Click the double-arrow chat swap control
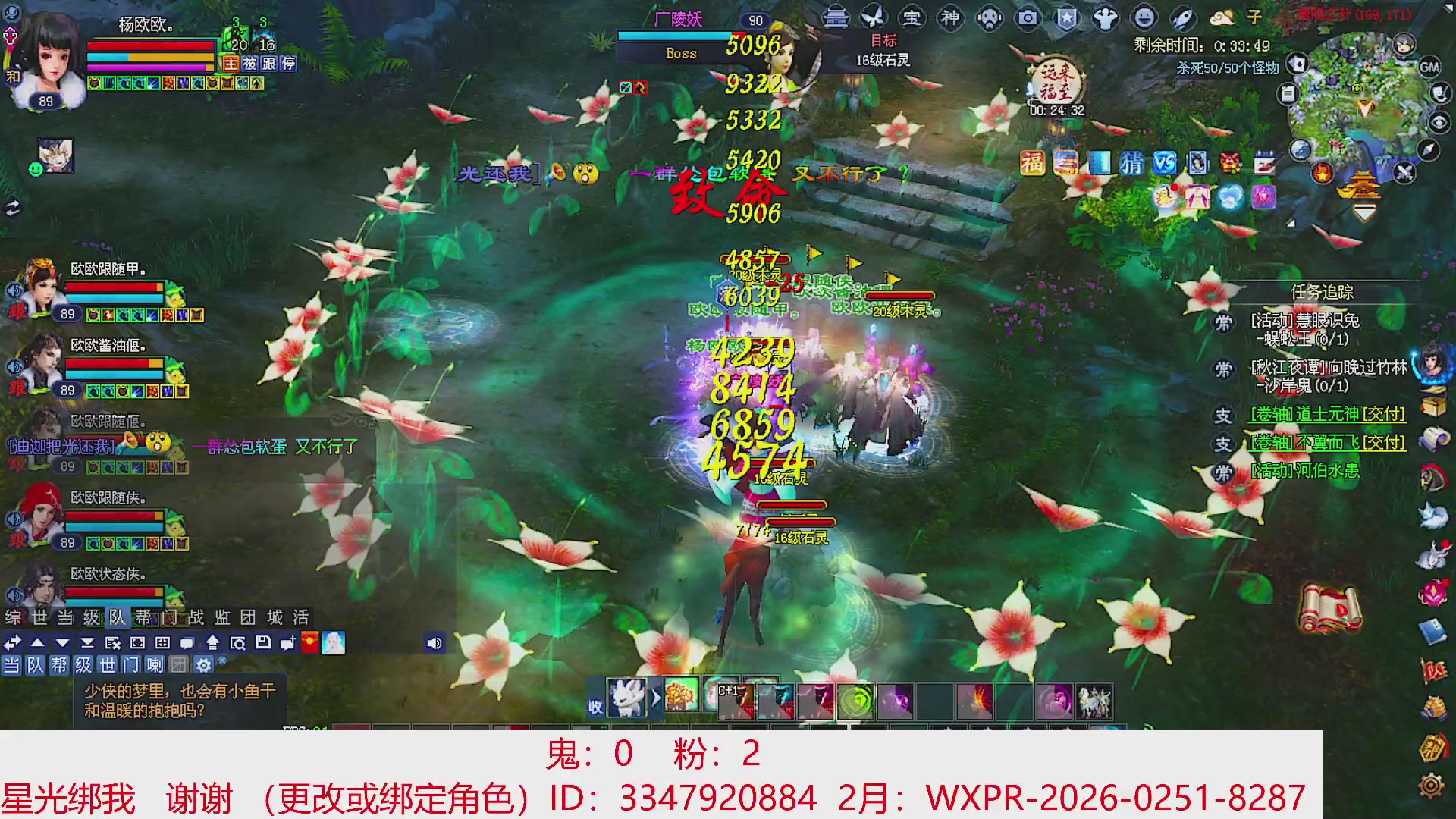This screenshot has width=1456, height=819. [12, 643]
